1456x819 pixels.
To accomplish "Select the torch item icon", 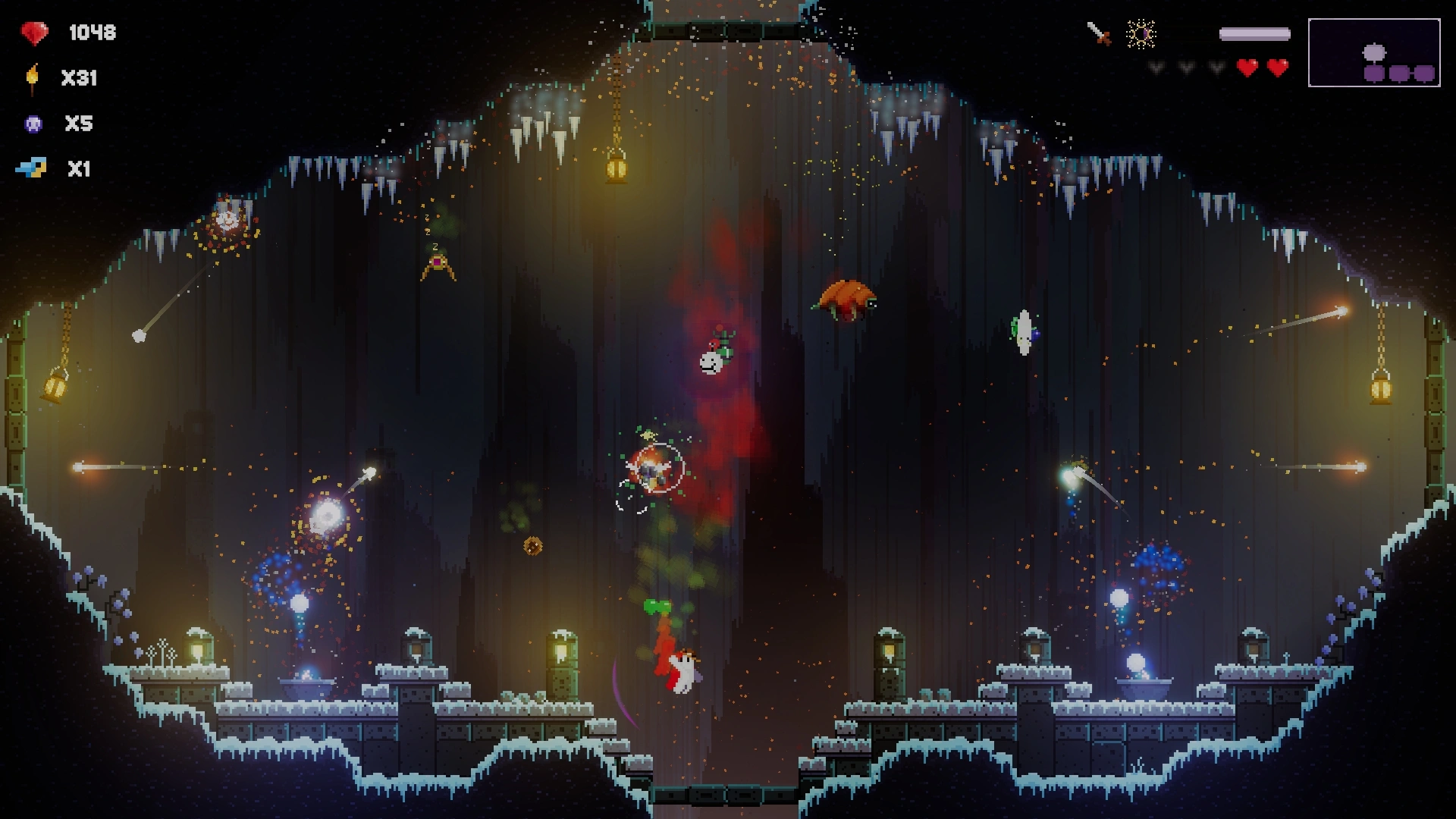I will (32, 78).
